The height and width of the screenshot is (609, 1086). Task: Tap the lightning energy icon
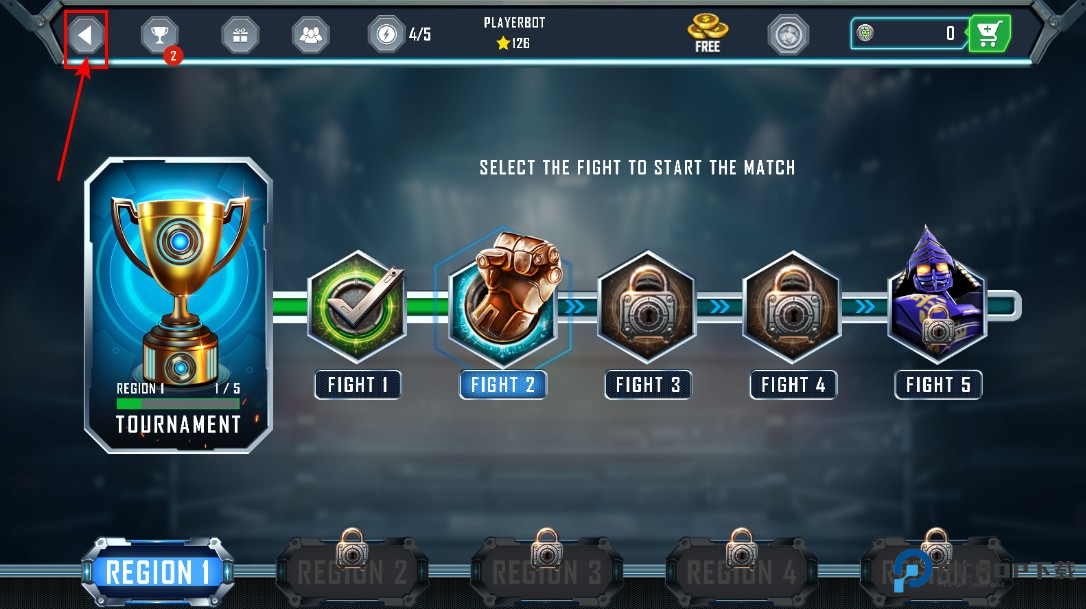[x=386, y=35]
